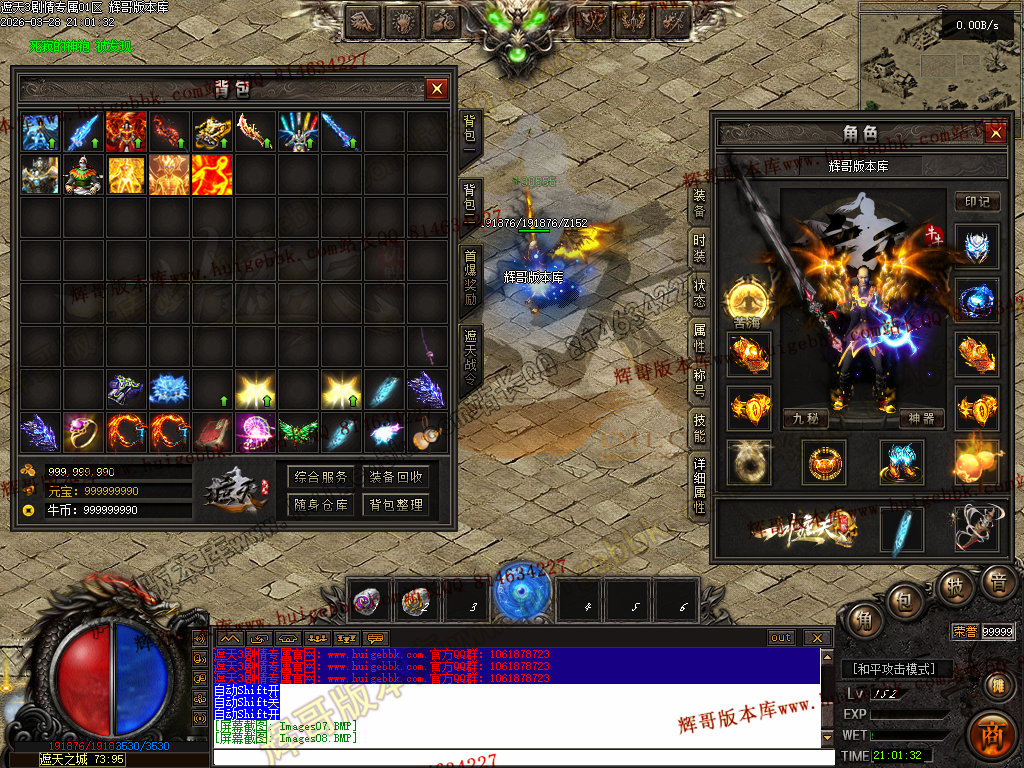The height and width of the screenshot is (768, 1024).
Task: Open the 详细属性 tab
Action: pos(699,485)
